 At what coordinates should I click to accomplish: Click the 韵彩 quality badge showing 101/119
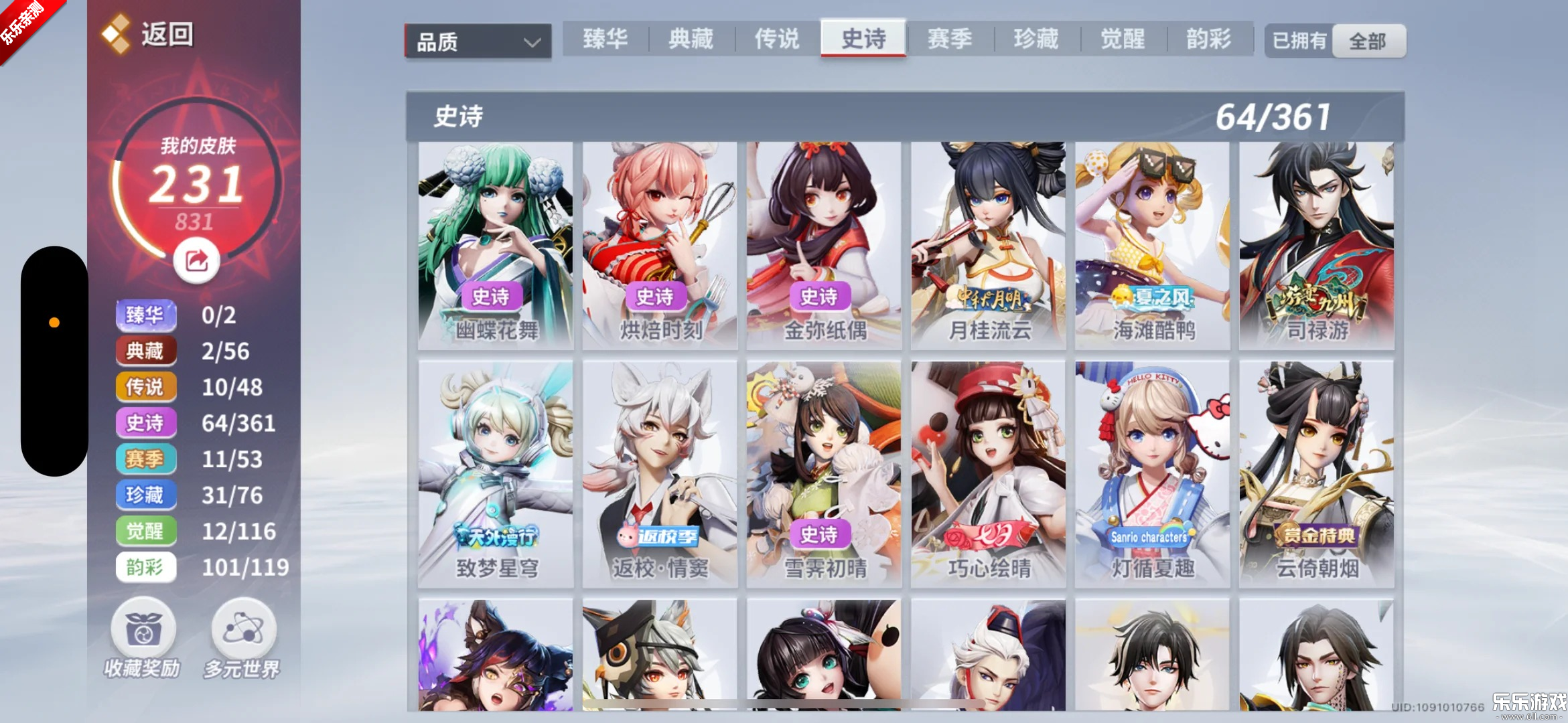tap(146, 567)
